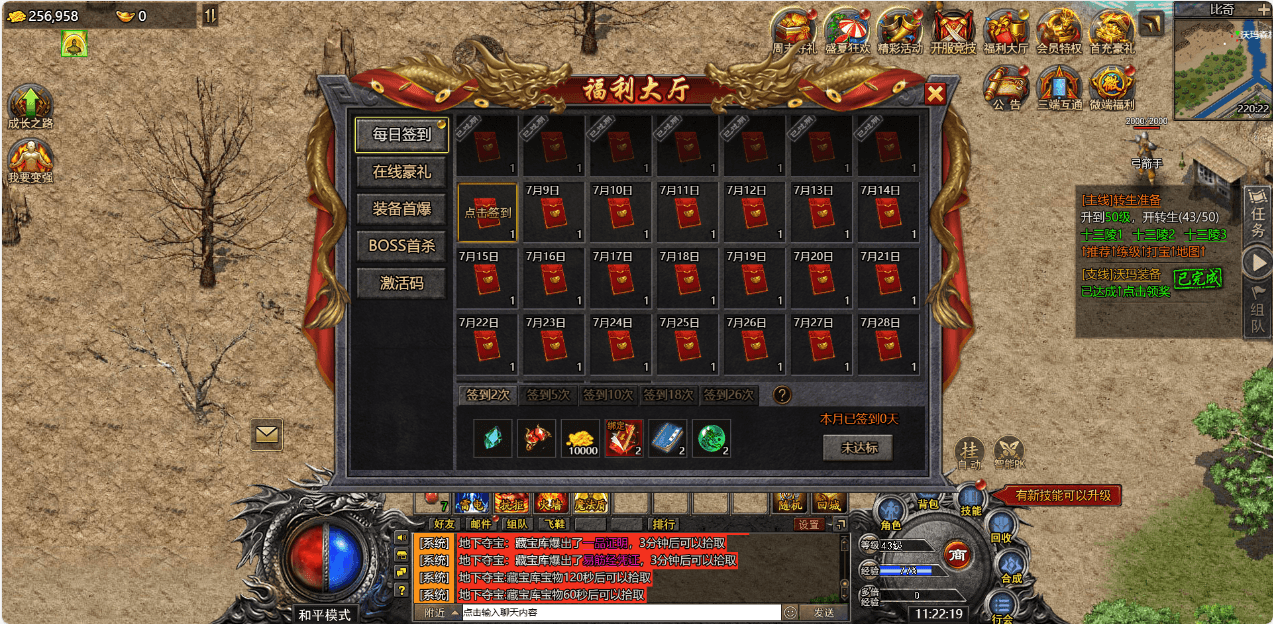Switch to the 装备首爆 section

(x=401, y=209)
